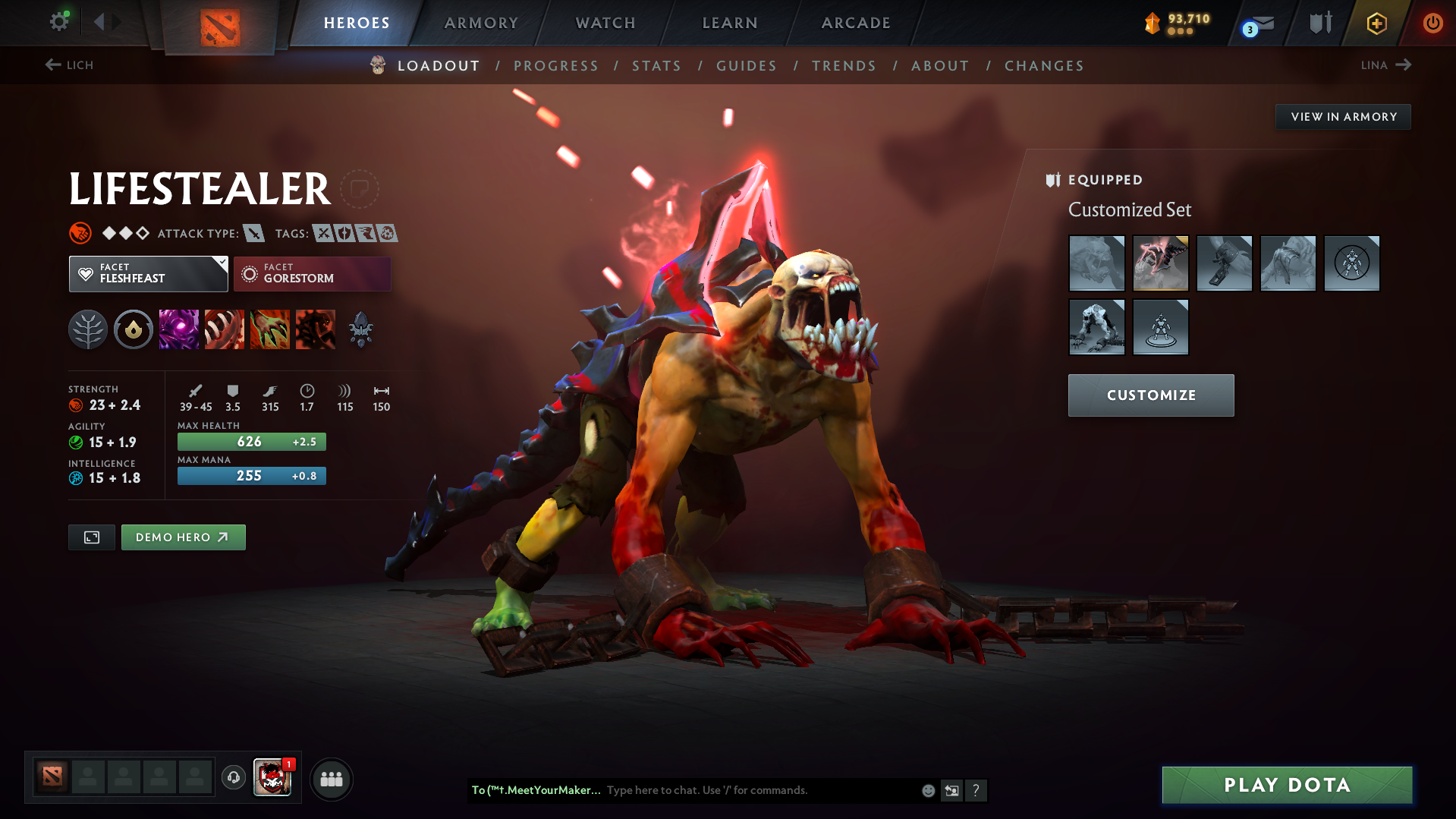The image size is (1456, 819).
Task: Open the Watch tab
Action: tap(605, 23)
